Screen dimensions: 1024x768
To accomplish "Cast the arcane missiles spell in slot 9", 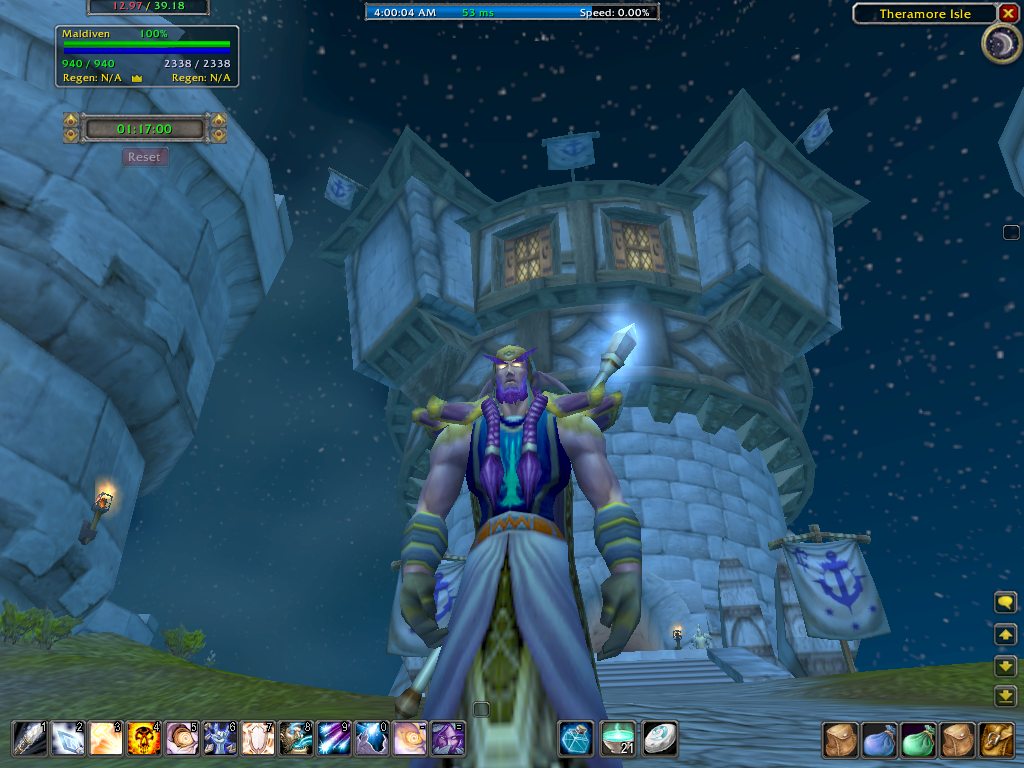I will (x=333, y=739).
